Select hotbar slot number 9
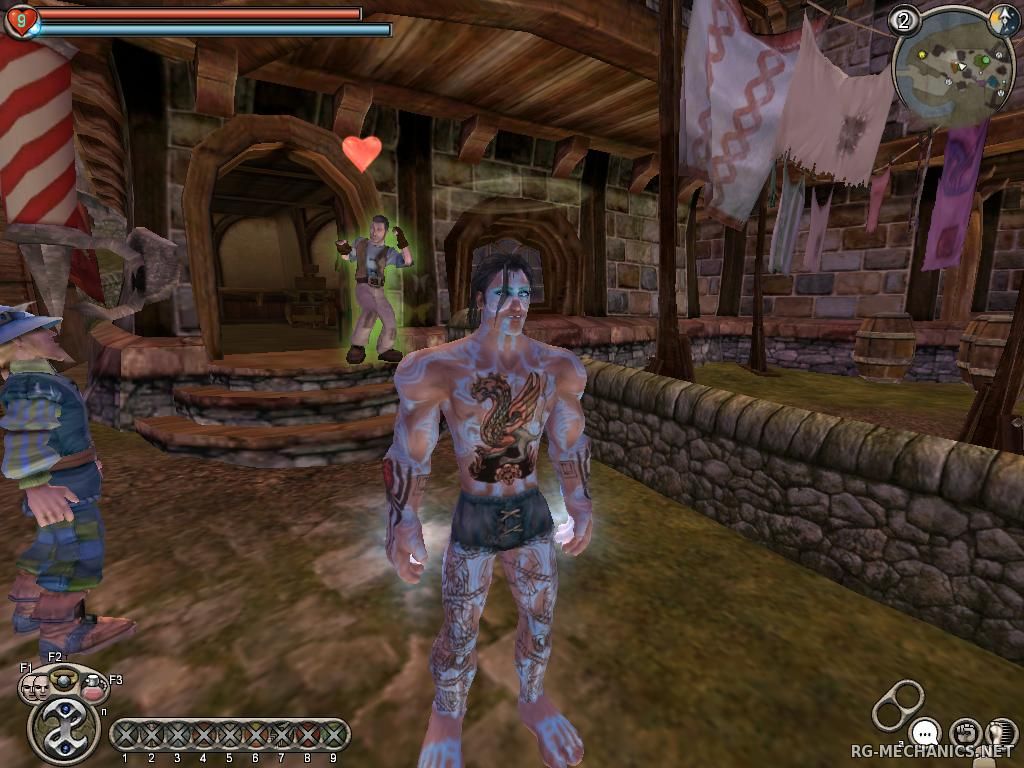1024x768 pixels. click(x=333, y=736)
